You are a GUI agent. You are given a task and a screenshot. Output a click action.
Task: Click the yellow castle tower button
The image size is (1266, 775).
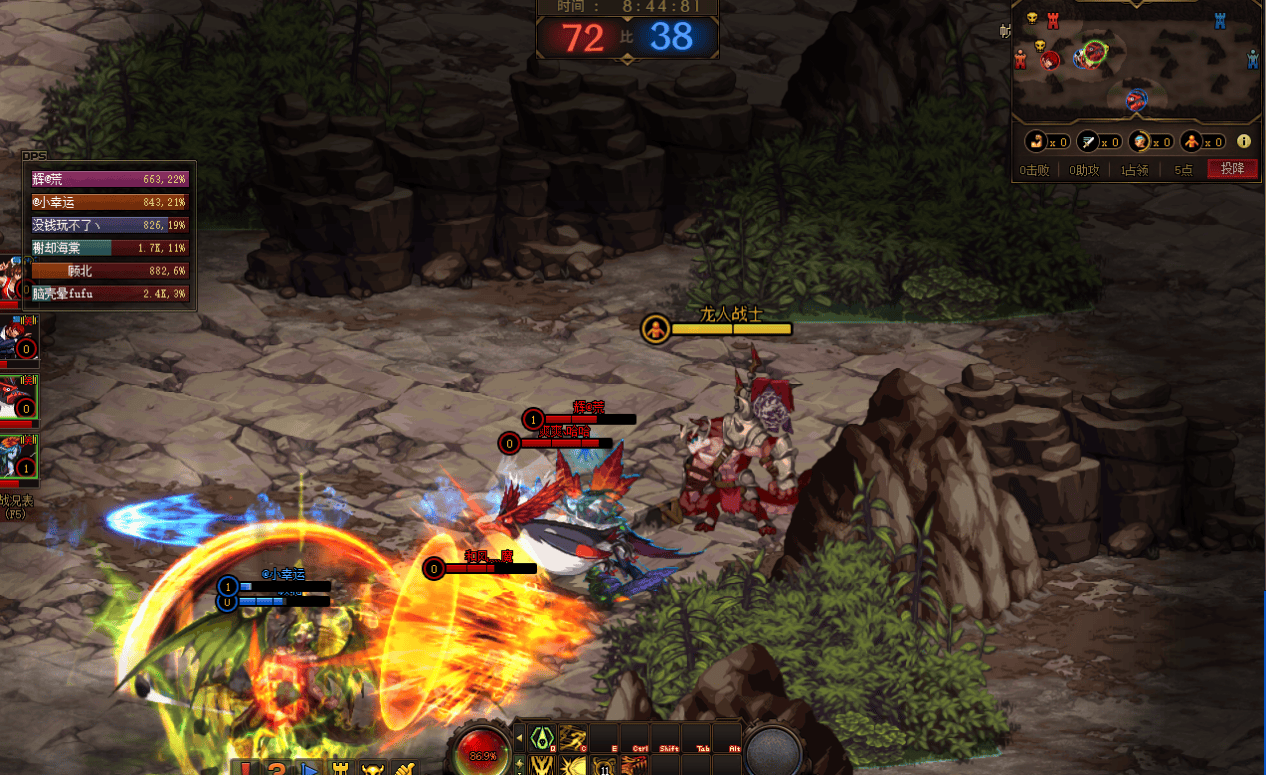pyautogui.click(x=340, y=769)
